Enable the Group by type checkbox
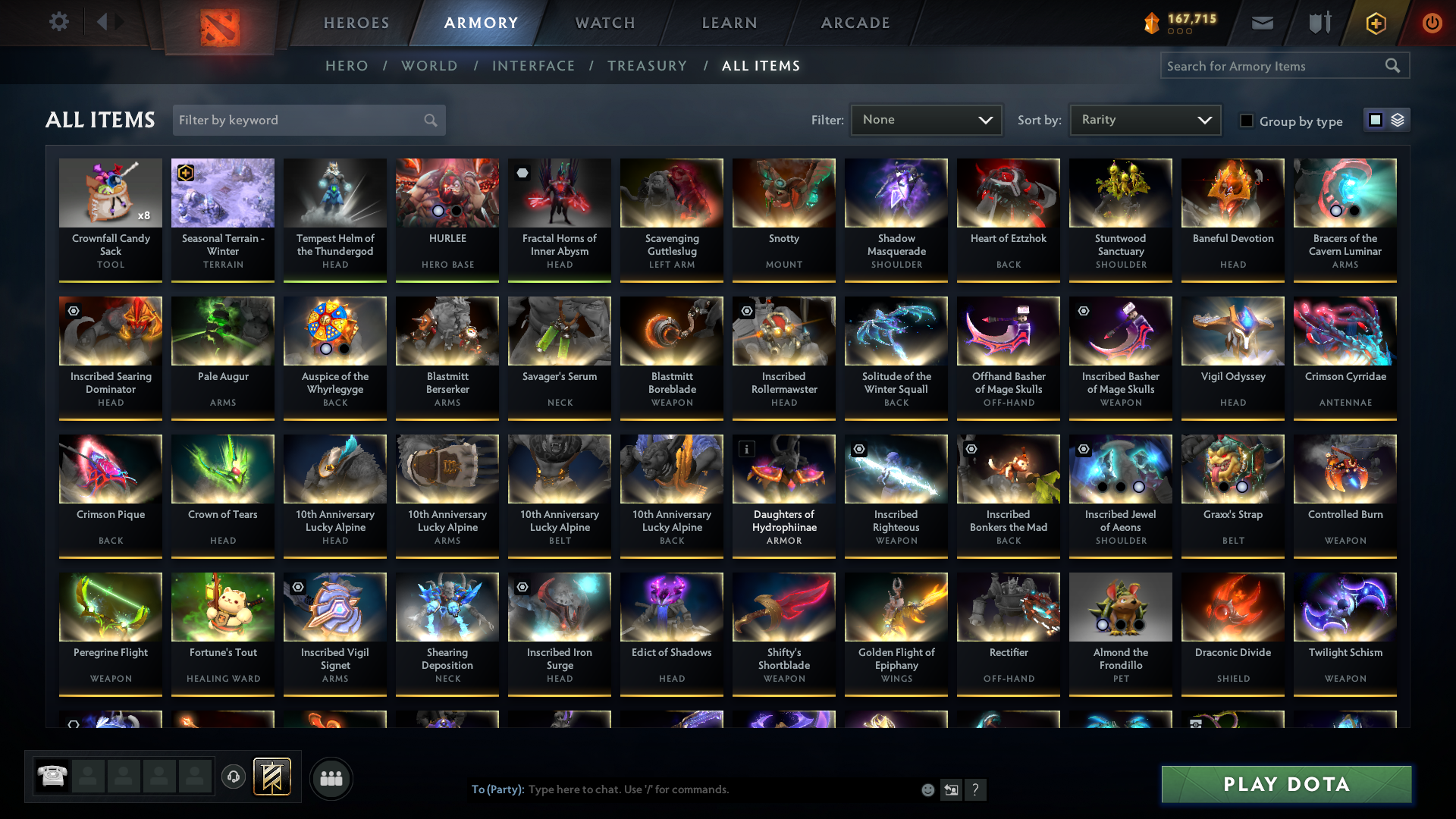 [x=1246, y=121]
